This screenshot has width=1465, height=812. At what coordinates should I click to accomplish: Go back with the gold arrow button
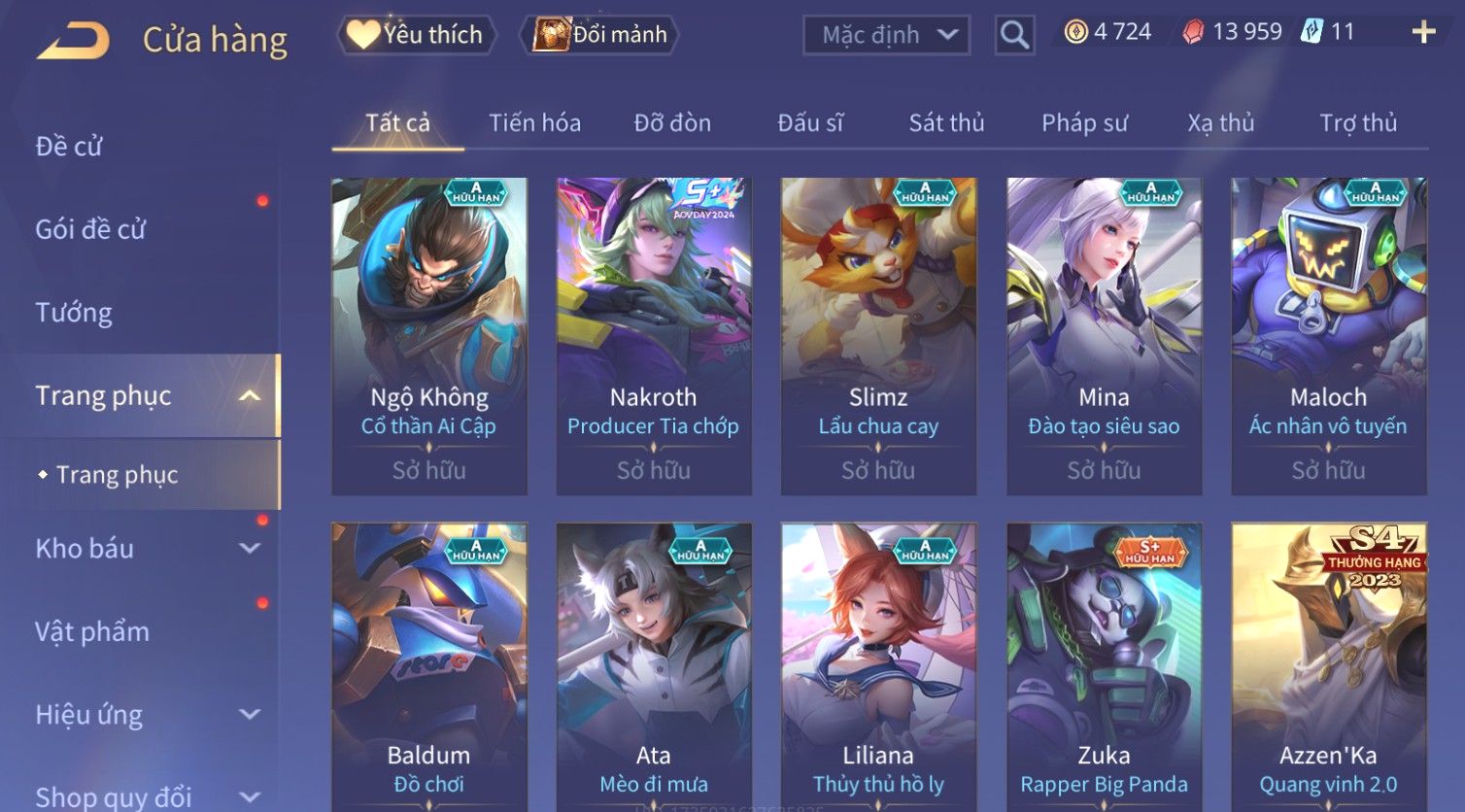coord(74,41)
